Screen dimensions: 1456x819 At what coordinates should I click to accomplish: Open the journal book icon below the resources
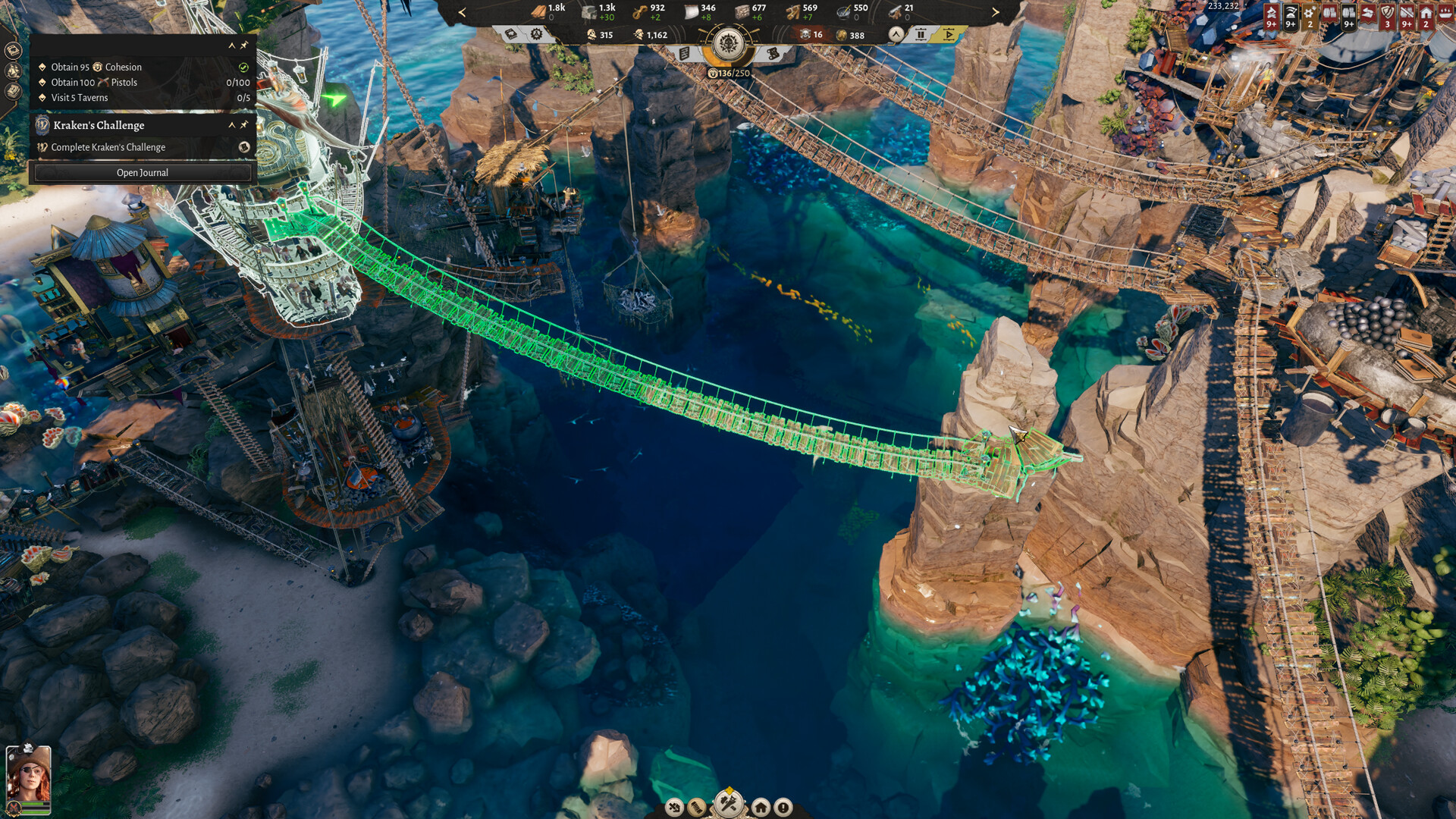tap(510, 34)
